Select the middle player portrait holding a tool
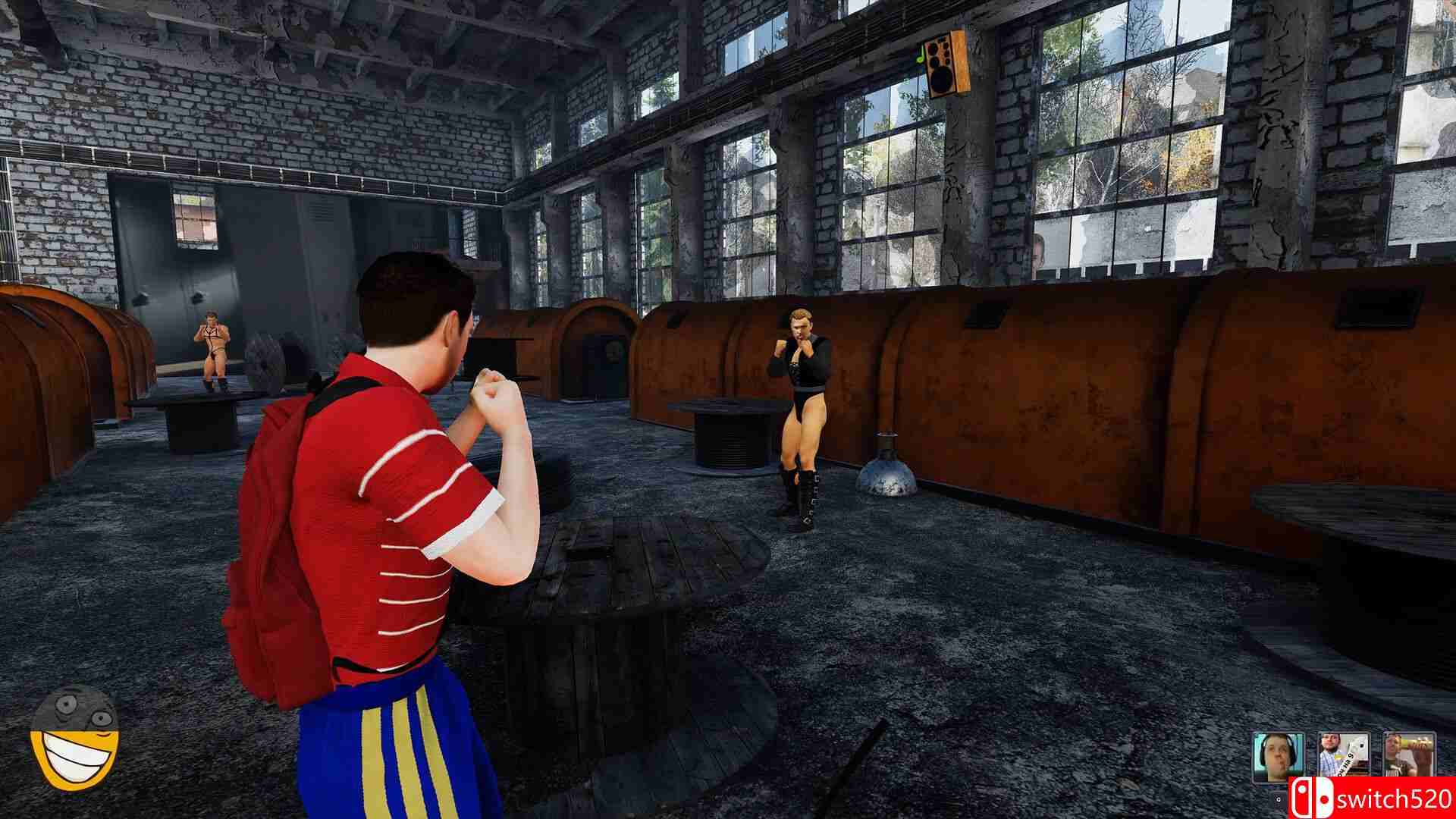Viewport: 1456px width, 819px height. click(x=1344, y=755)
